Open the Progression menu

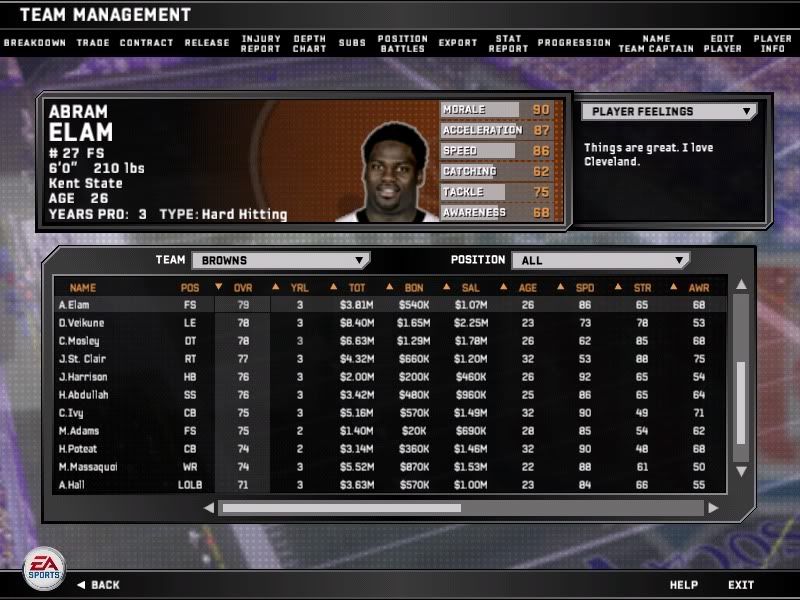[574, 43]
